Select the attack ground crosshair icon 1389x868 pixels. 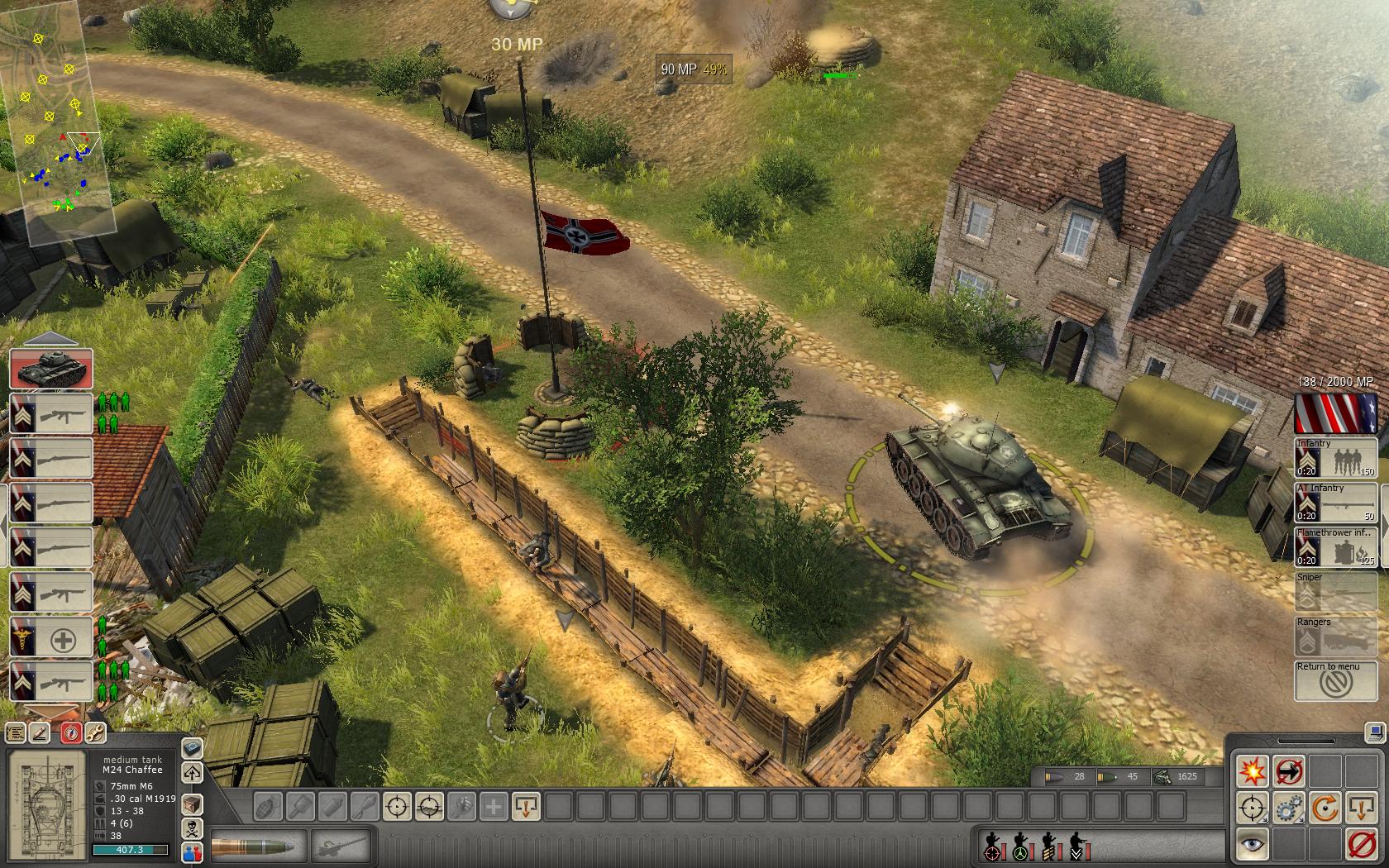[1251, 806]
